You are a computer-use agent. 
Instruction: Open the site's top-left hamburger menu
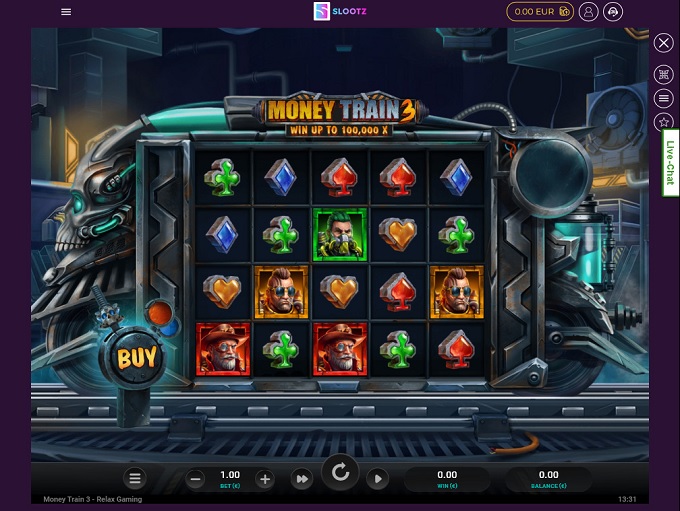tap(66, 12)
